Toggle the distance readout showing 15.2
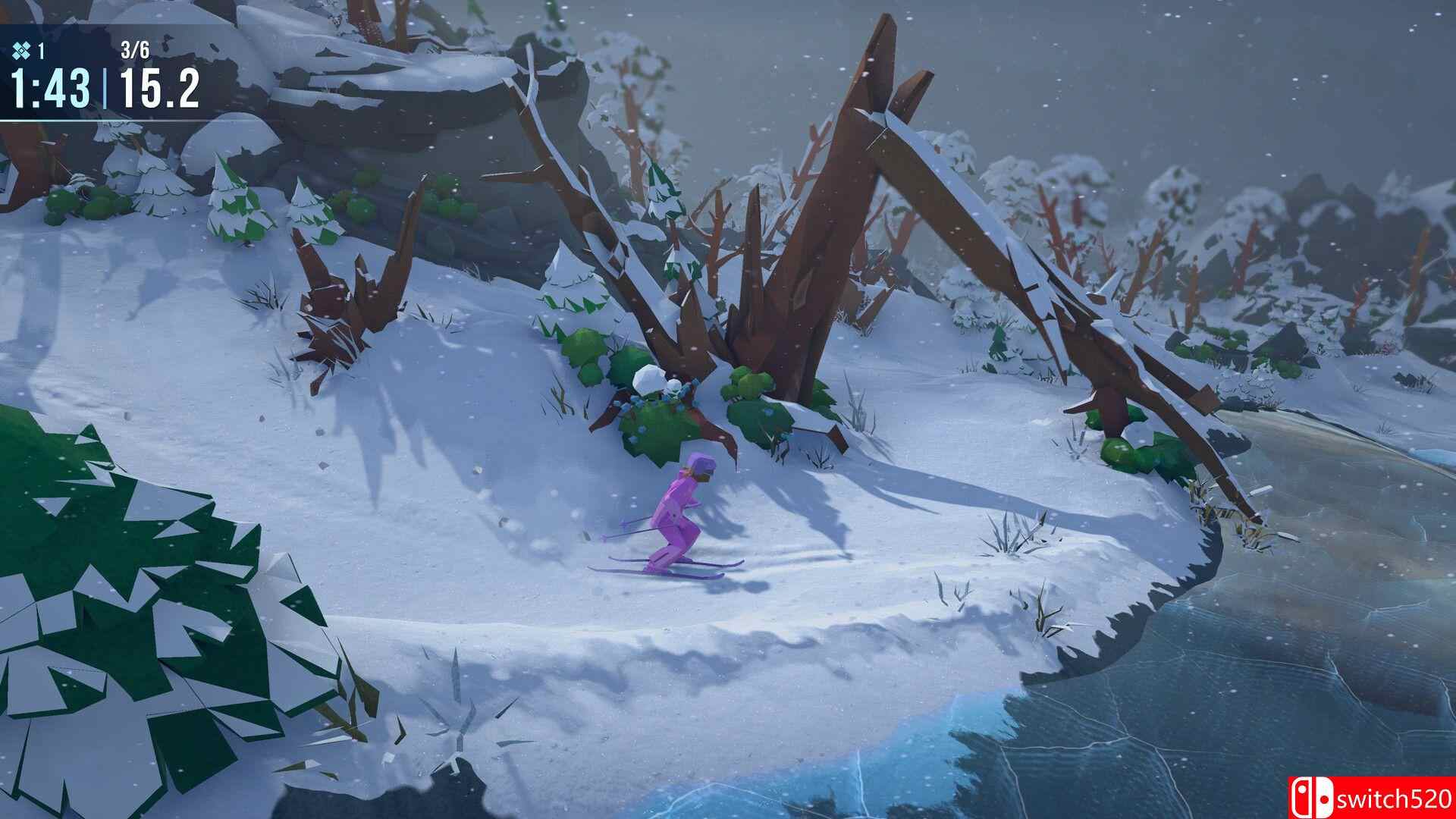The image size is (1456, 819). click(x=161, y=88)
